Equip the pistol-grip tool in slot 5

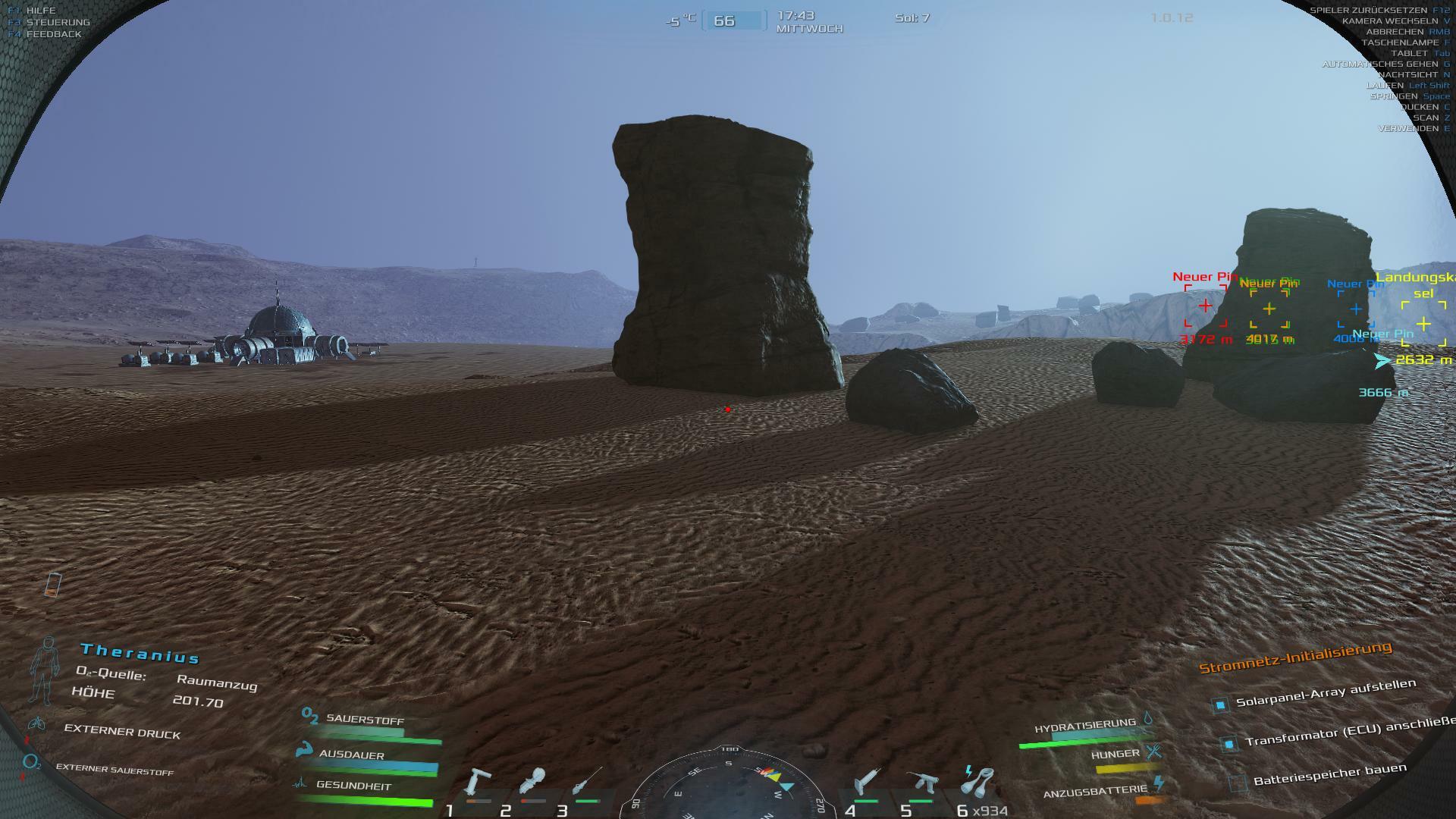click(x=921, y=784)
